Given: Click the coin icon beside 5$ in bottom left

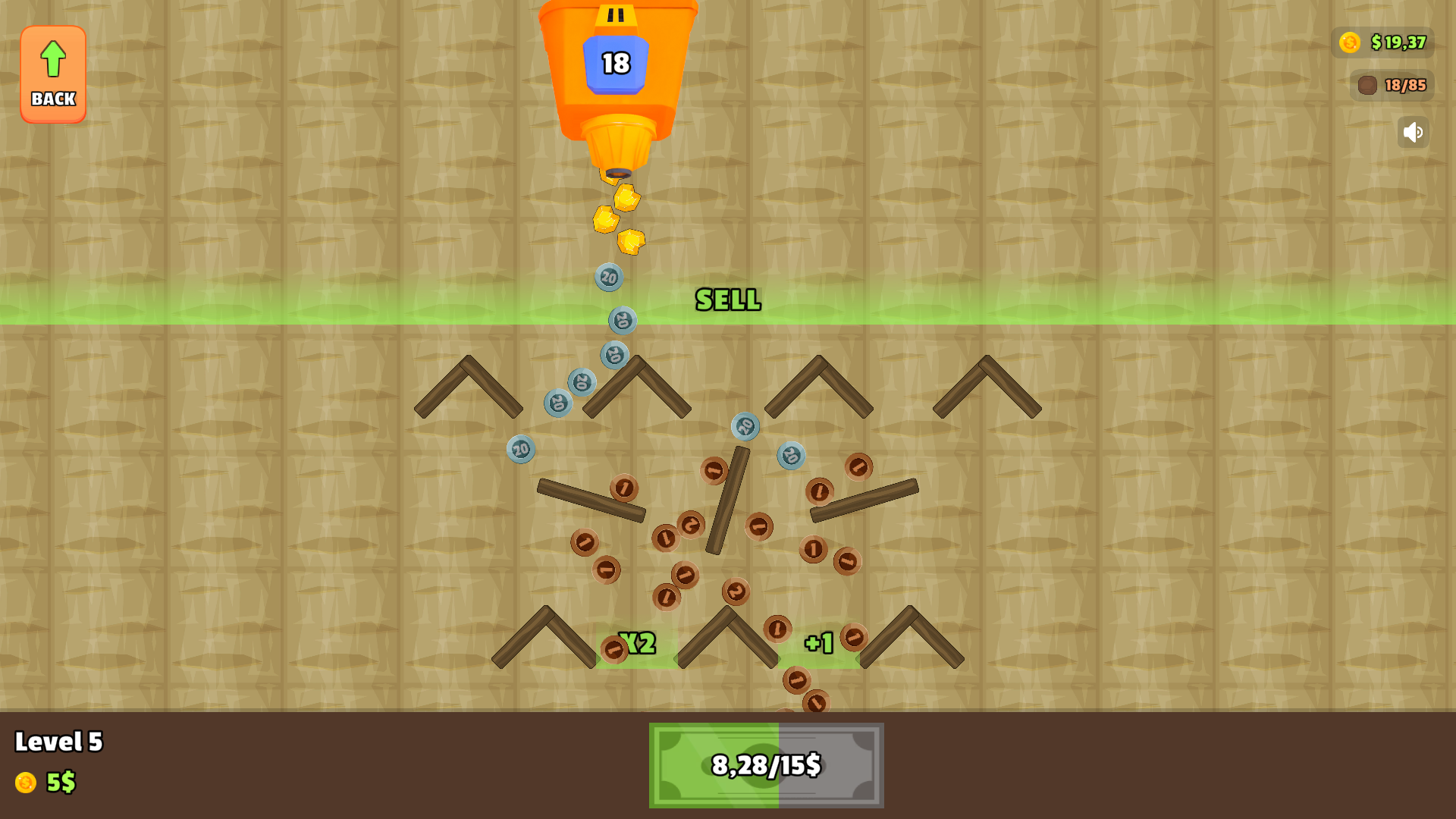Looking at the screenshot, I should point(27,782).
